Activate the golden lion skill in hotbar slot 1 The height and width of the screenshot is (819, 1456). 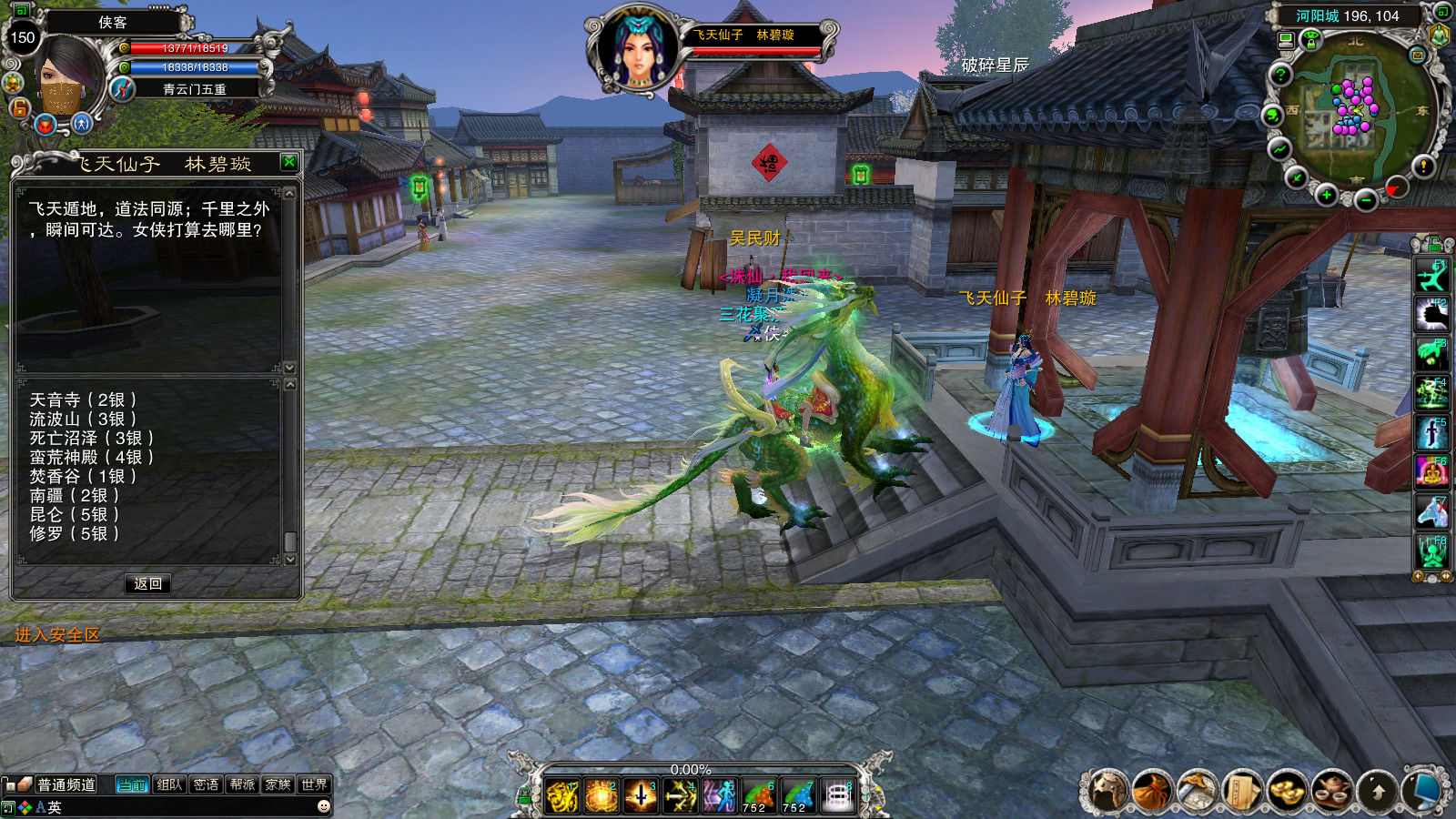562,796
